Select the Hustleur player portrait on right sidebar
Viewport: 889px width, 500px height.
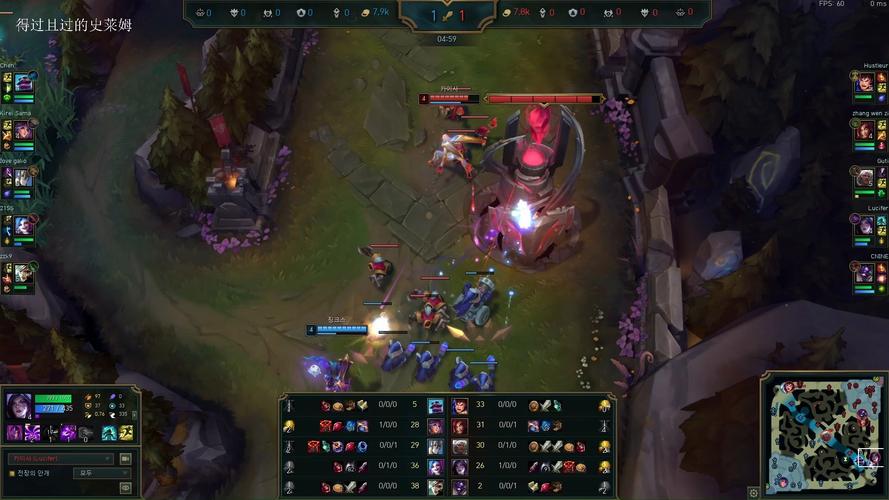865,82
